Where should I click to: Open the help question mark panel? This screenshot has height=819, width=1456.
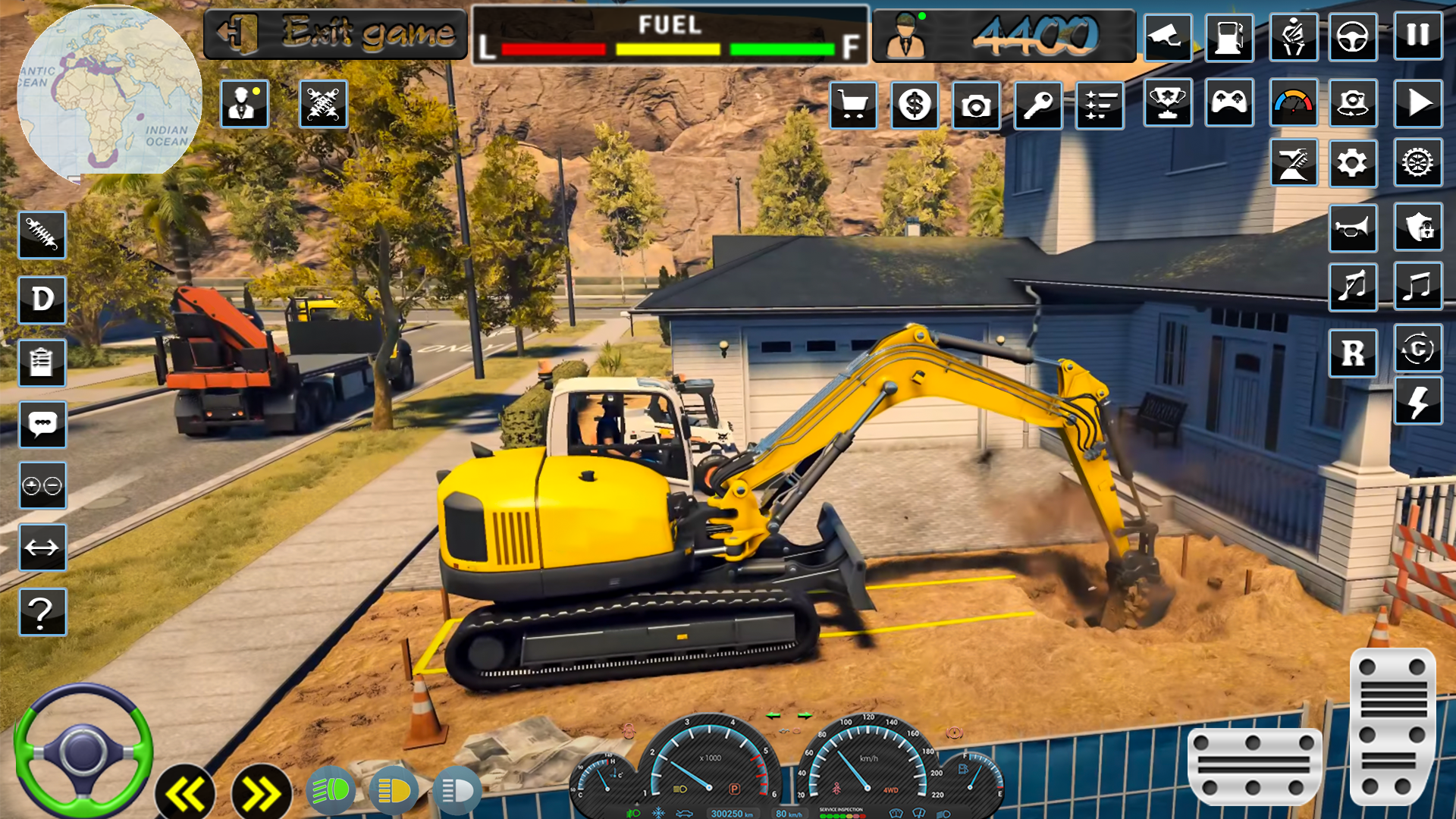click(x=42, y=612)
